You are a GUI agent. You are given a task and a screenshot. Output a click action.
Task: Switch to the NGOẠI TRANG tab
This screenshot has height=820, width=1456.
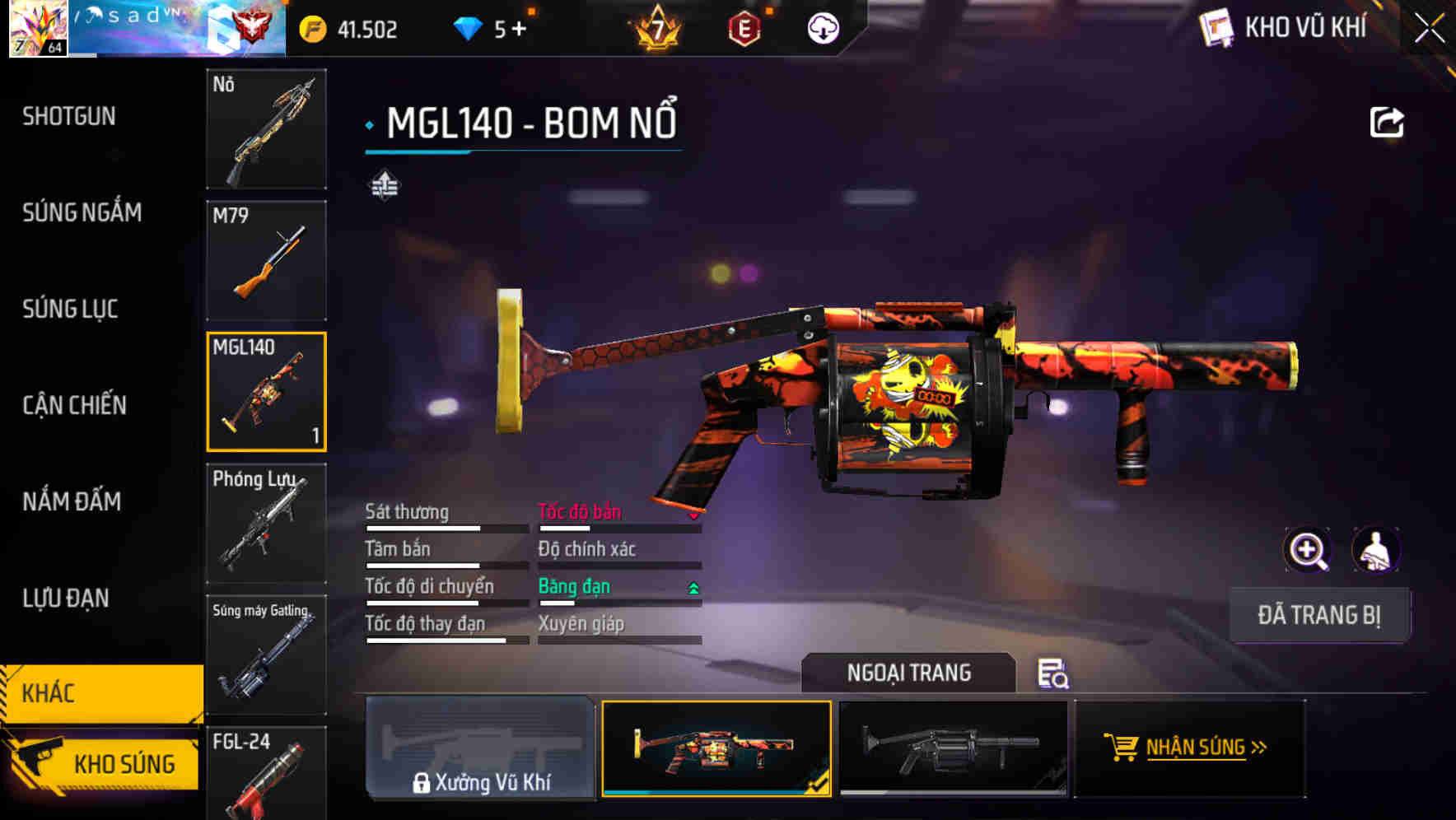tap(909, 673)
